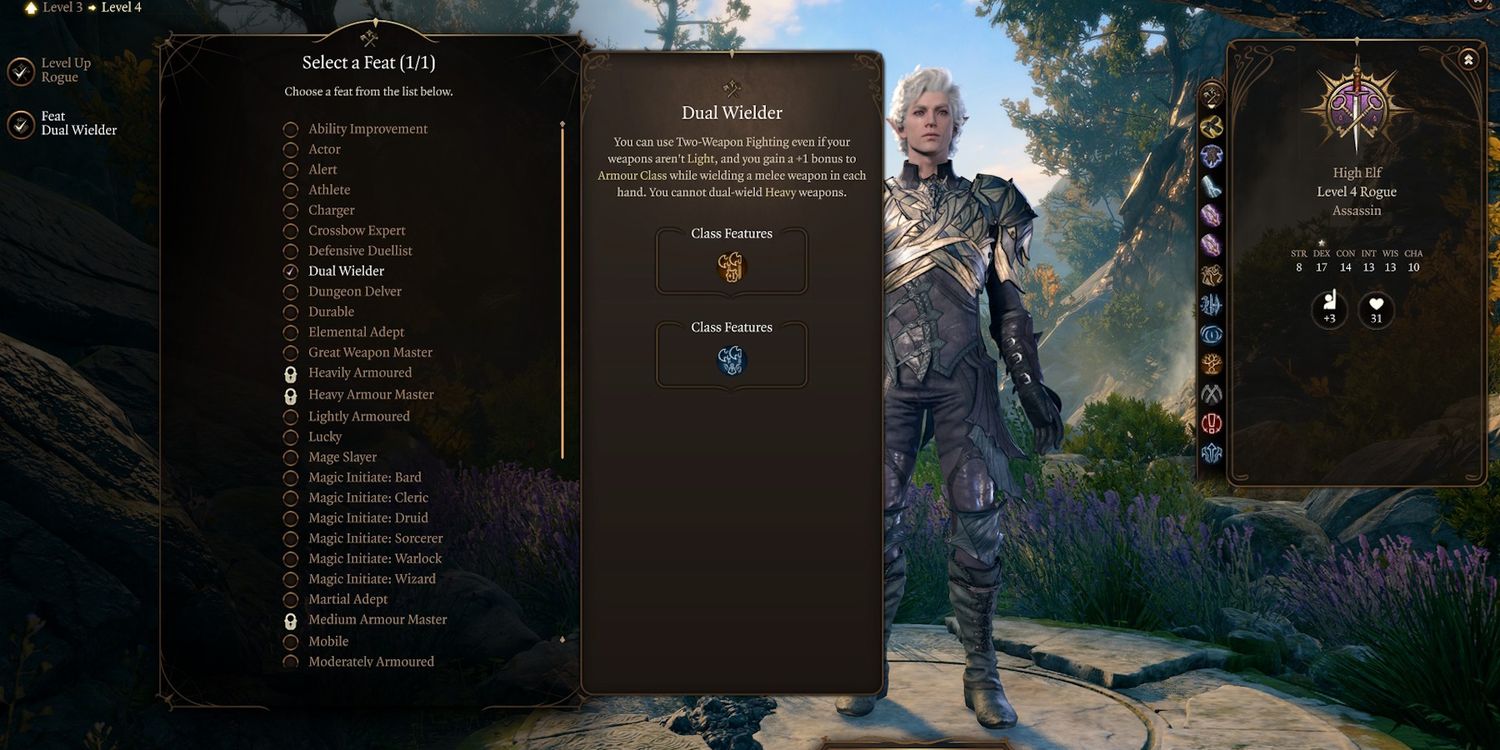Viewport: 1500px width, 750px height.
Task: Select the Mage Slayer feat
Action: point(342,457)
